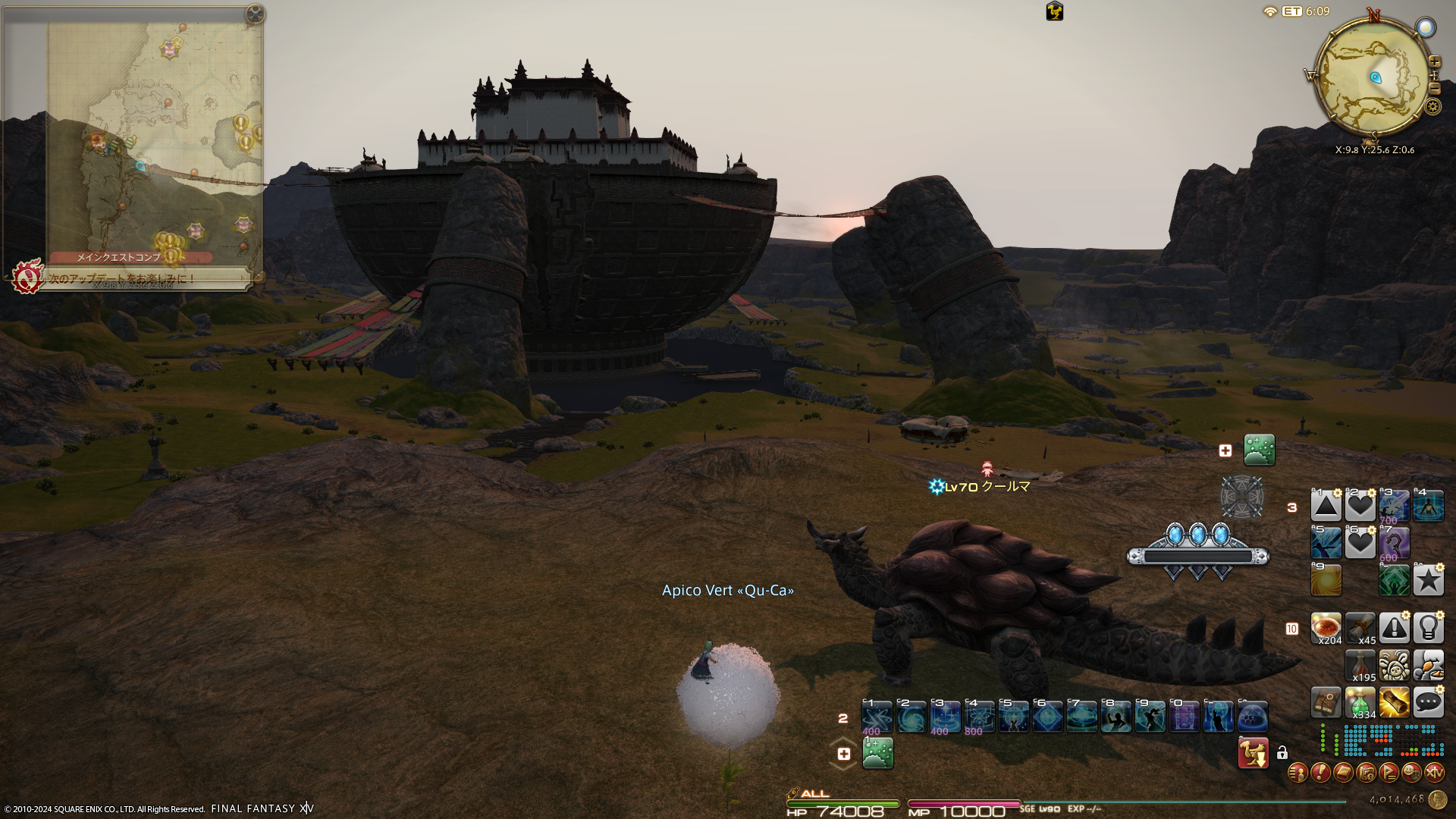Open the main scenario quest guide icon
Viewport: 1456px width, 819px height.
[x=27, y=277]
